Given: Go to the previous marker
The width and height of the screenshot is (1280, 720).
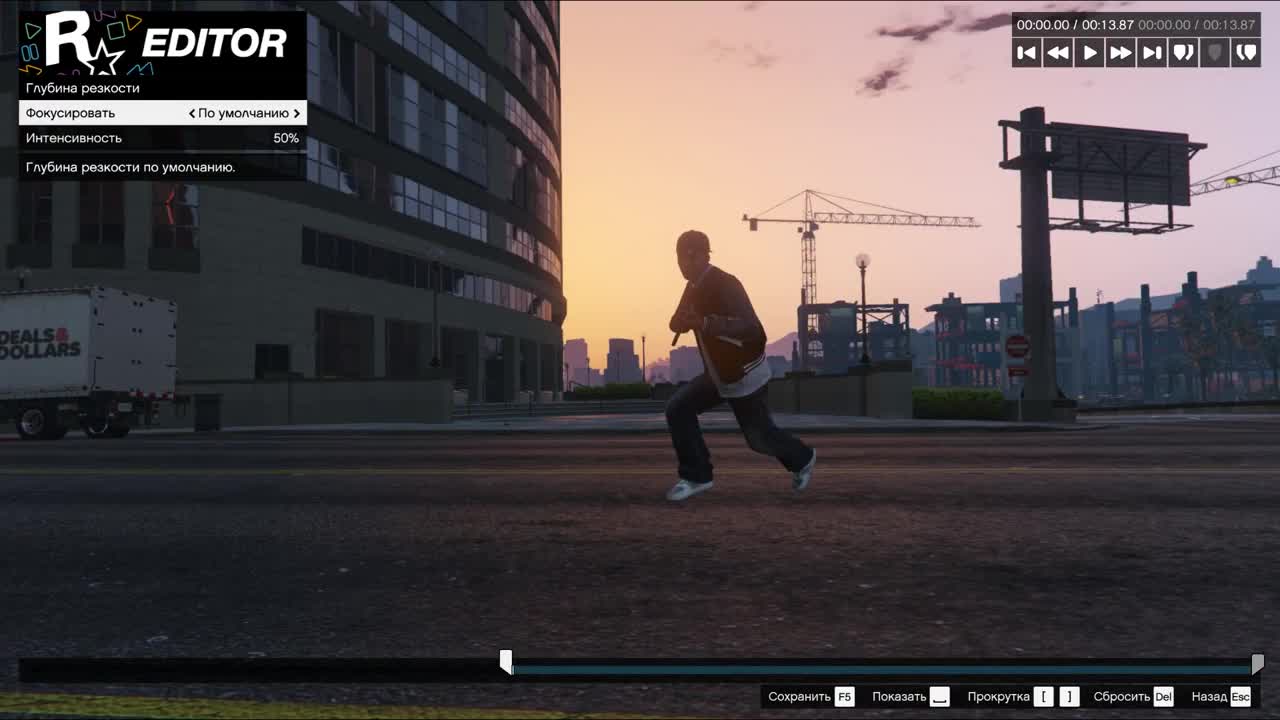Looking at the screenshot, I should [1184, 53].
